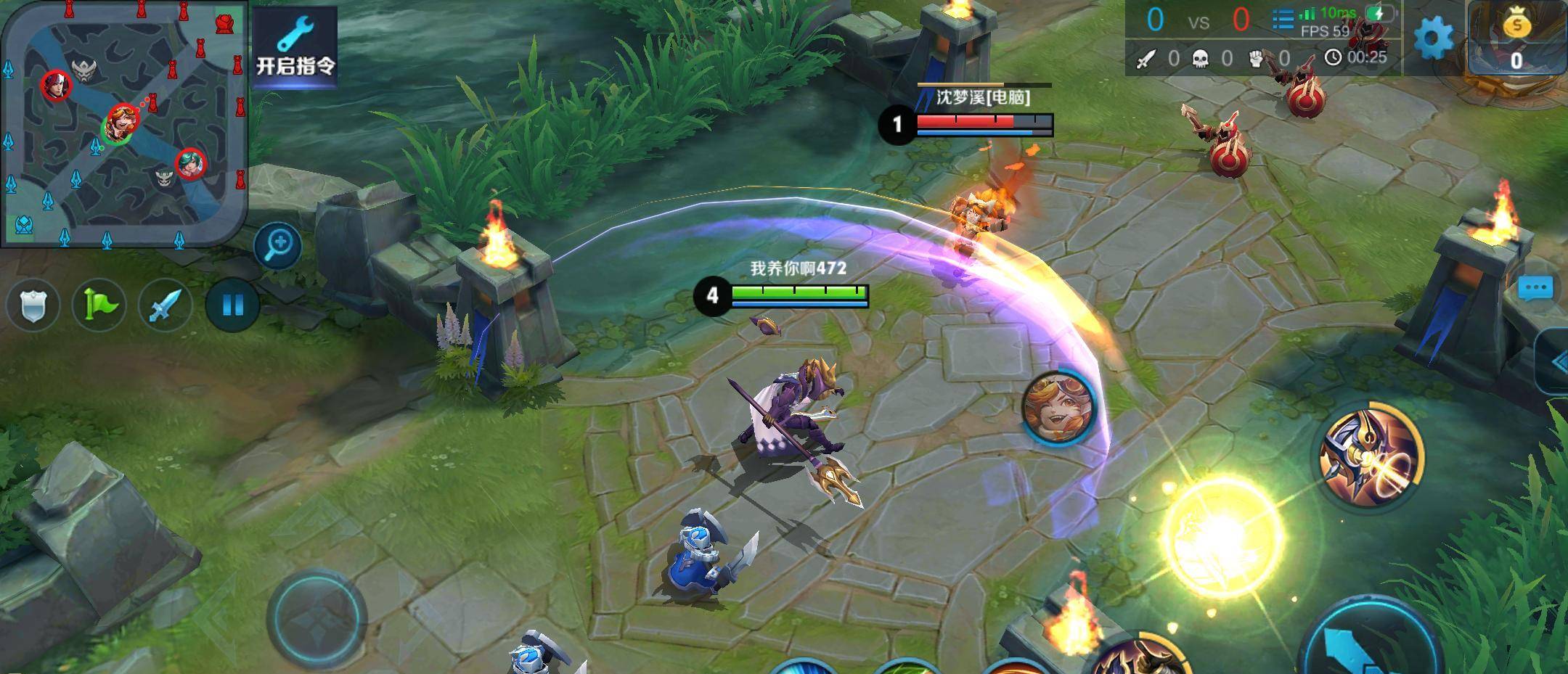Open the gold coin shop
This screenshot has height=674, width=1568.
[1516, 38]
